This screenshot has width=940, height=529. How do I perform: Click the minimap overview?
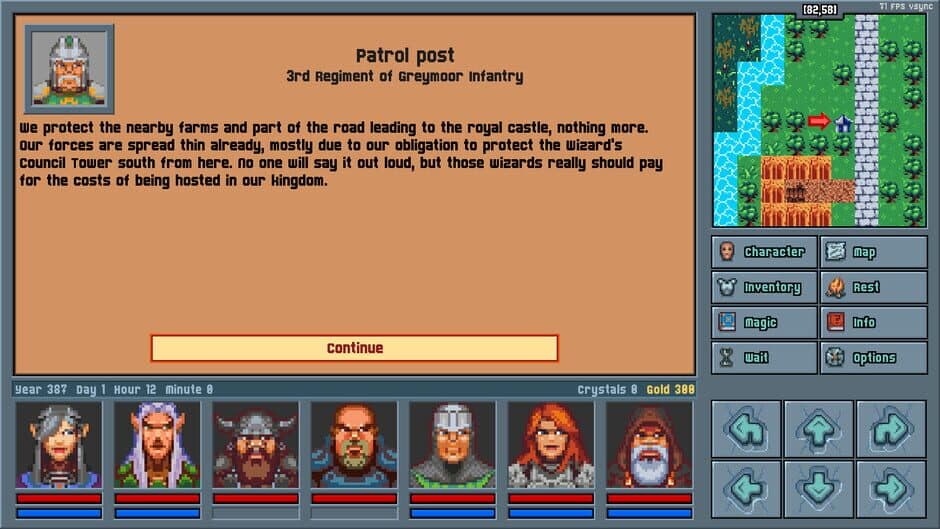[x=819, y=120]
